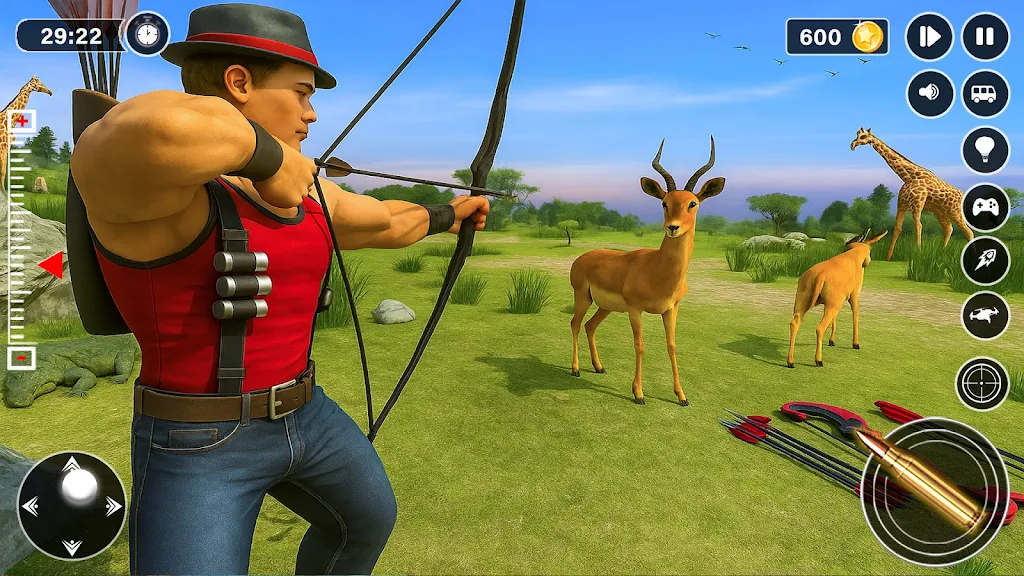Click the virtual joystick movement pad
The image size is (1024, 576).
click(72, 505)
